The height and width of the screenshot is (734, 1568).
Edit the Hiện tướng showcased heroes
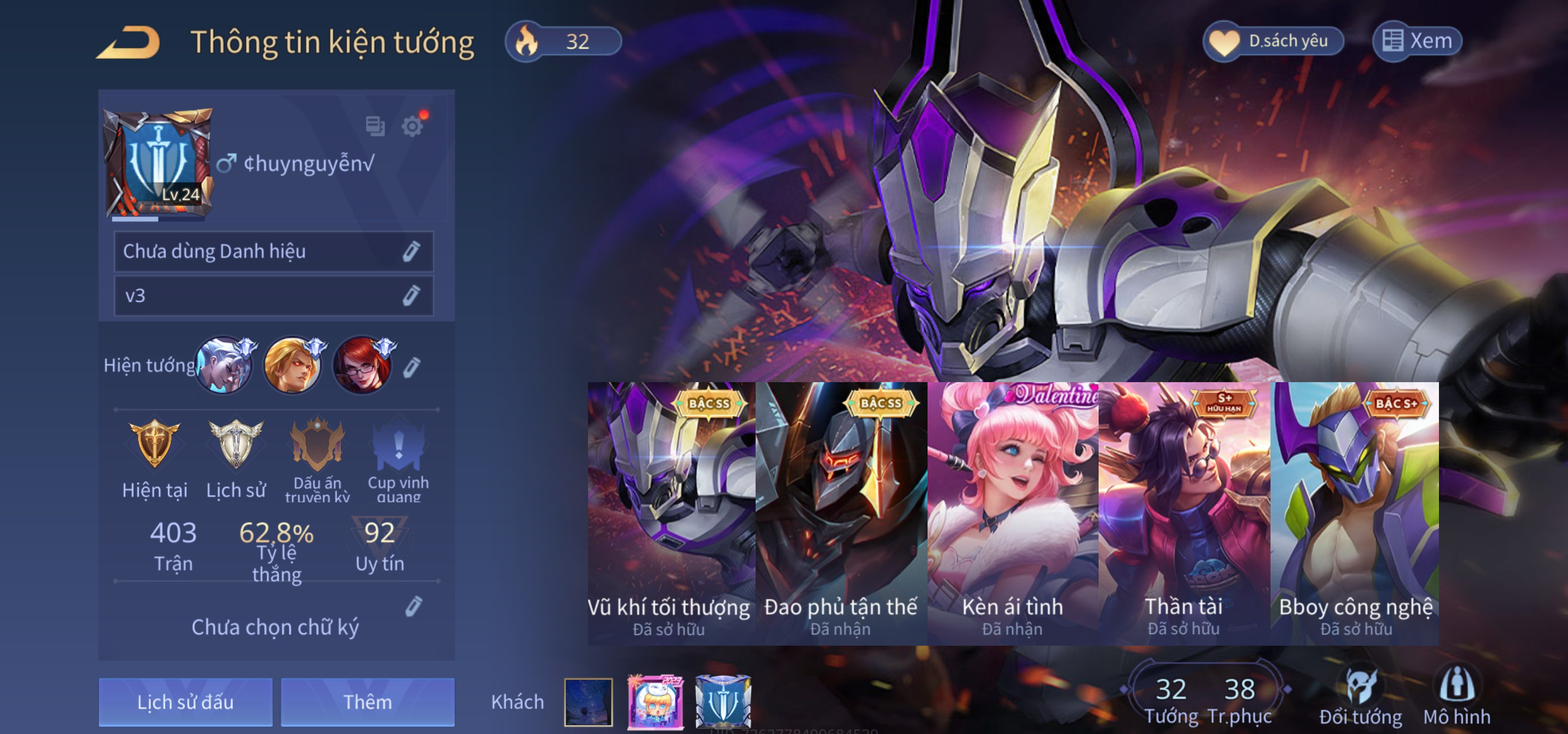[x=411, y=367]
